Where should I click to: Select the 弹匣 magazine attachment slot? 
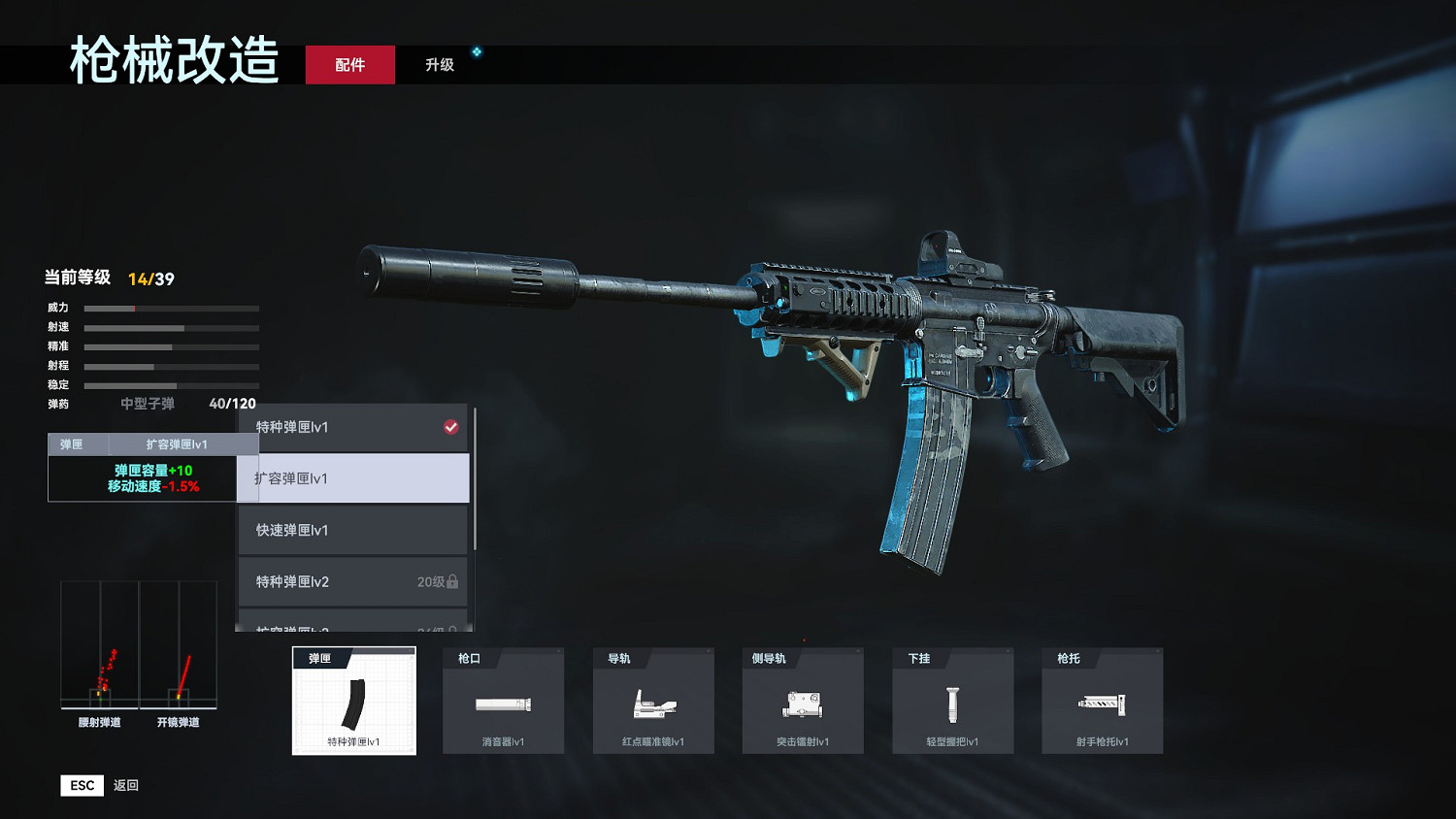[x=354, y=701]
